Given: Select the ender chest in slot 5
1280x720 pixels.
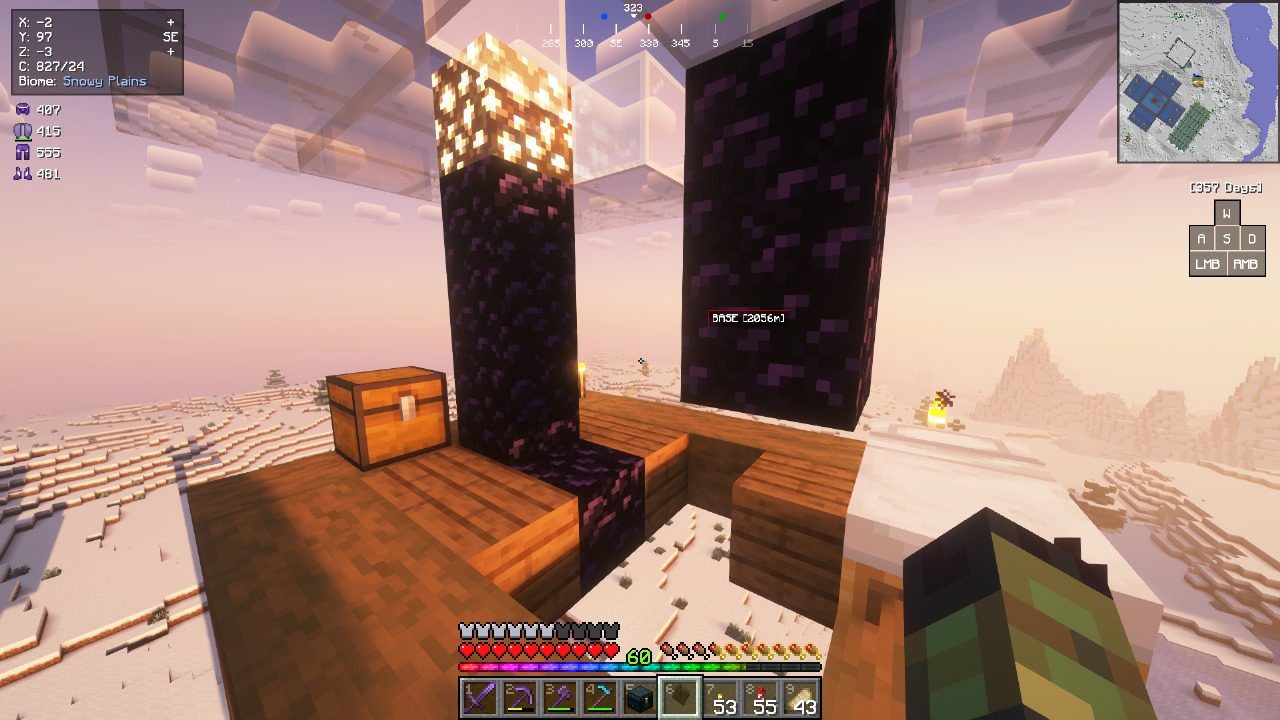Looking at the screenshot, I should pyautogui.click(x=637, y=694).
